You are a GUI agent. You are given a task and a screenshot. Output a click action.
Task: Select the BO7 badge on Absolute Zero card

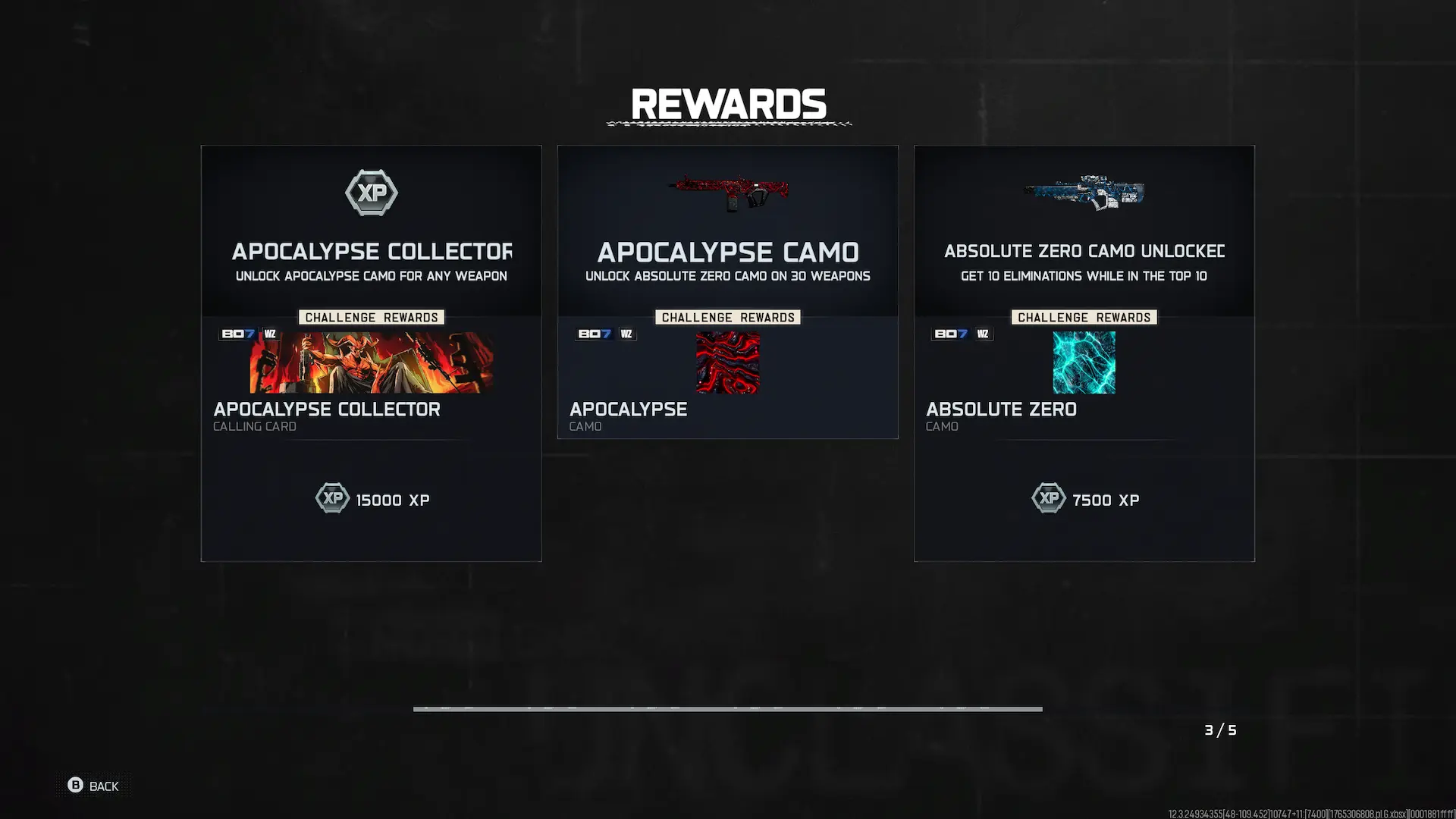950,334
